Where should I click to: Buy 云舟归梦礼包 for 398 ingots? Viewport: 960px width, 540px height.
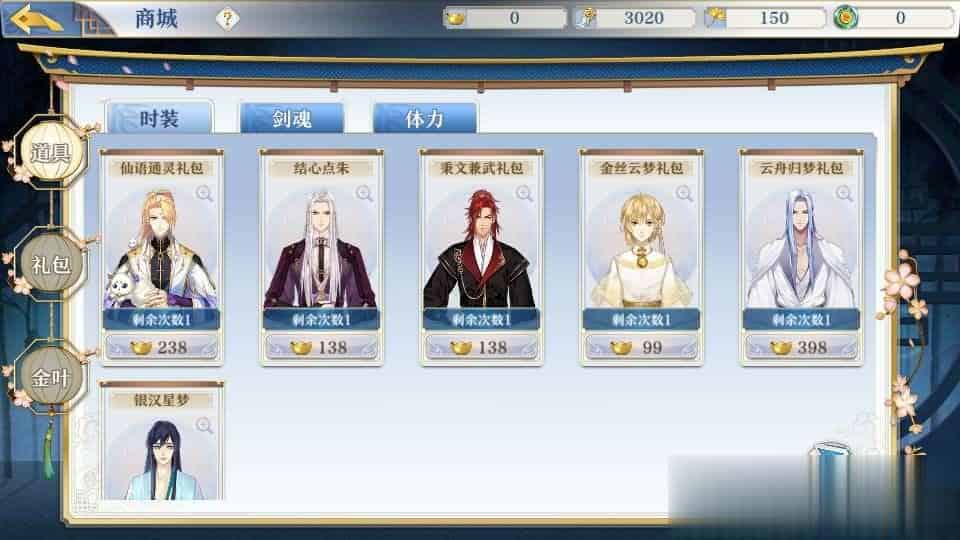coord(801,348)
